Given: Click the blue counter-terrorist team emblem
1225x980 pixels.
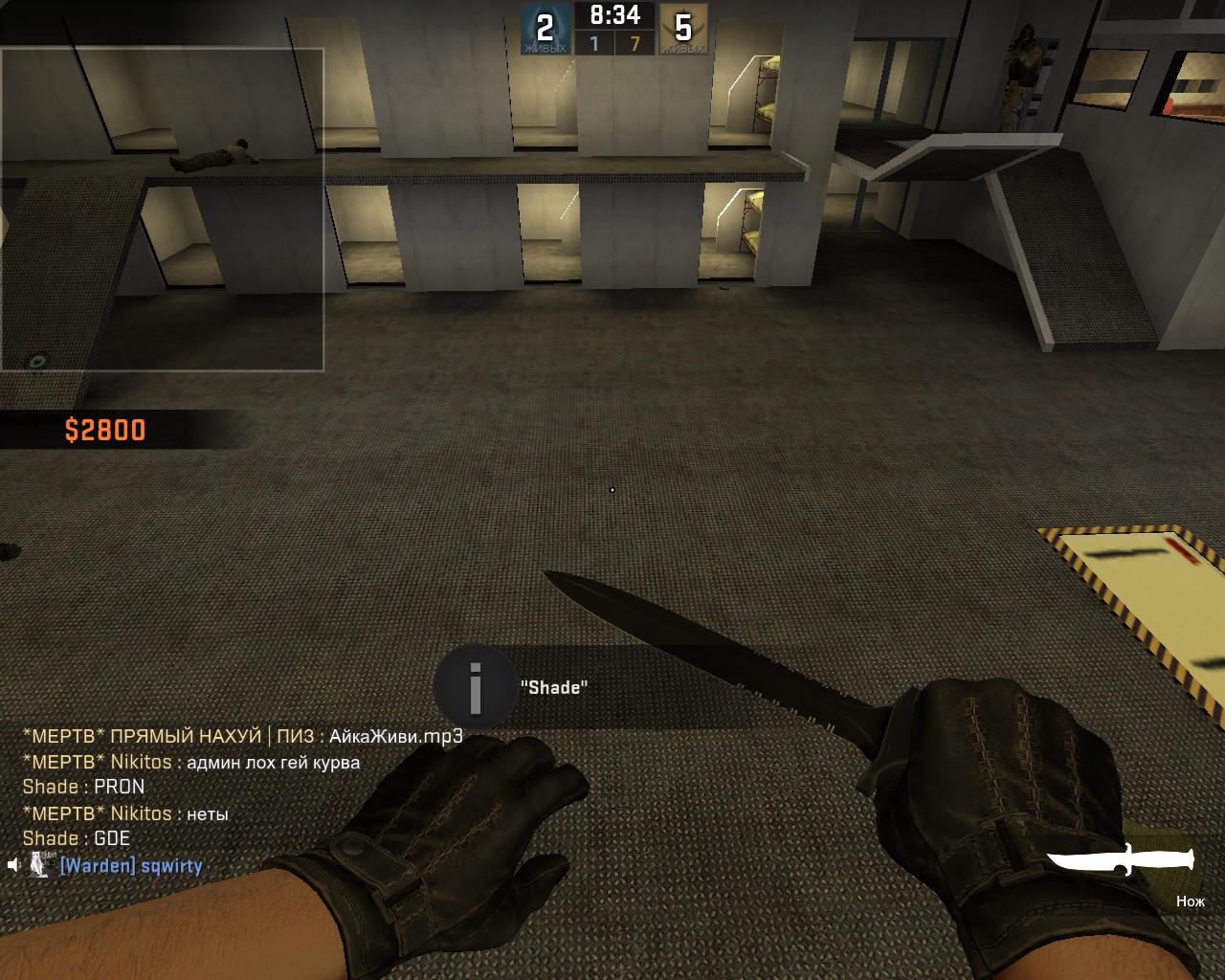Looking at the screenshot, I should (545, 29).
